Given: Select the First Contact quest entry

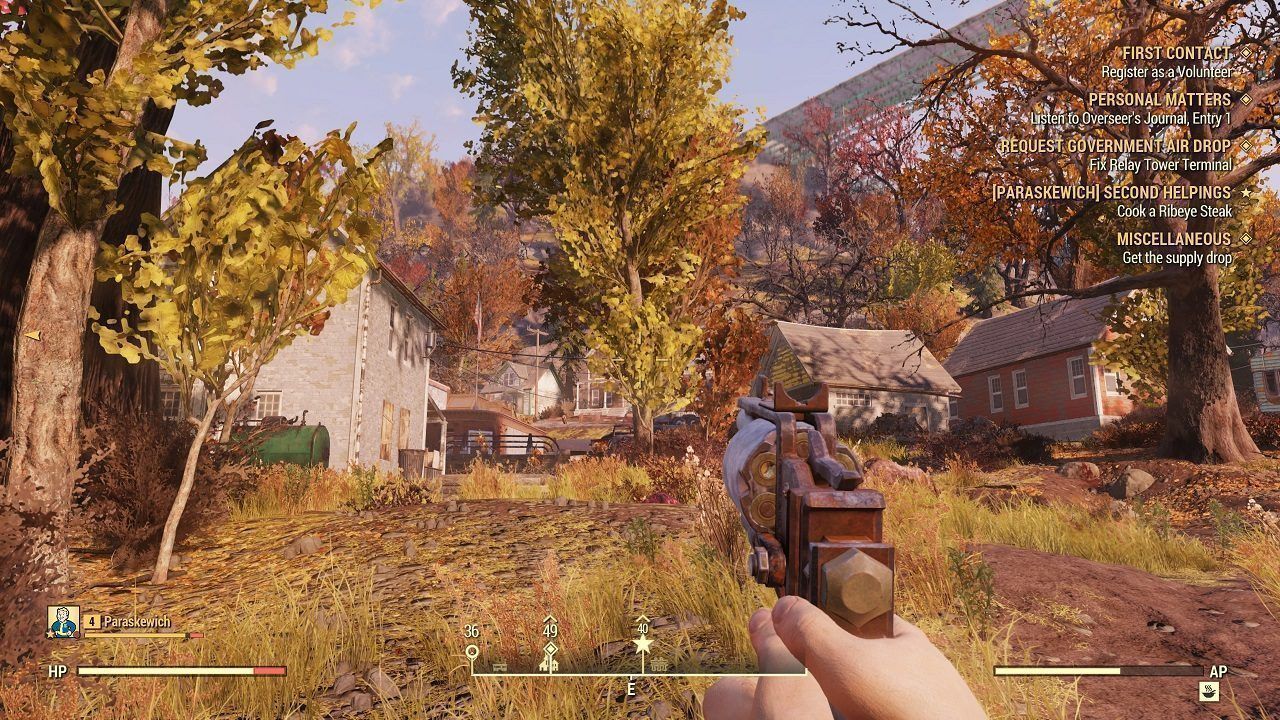Looking at the screenshot, I should point(1176,53).
